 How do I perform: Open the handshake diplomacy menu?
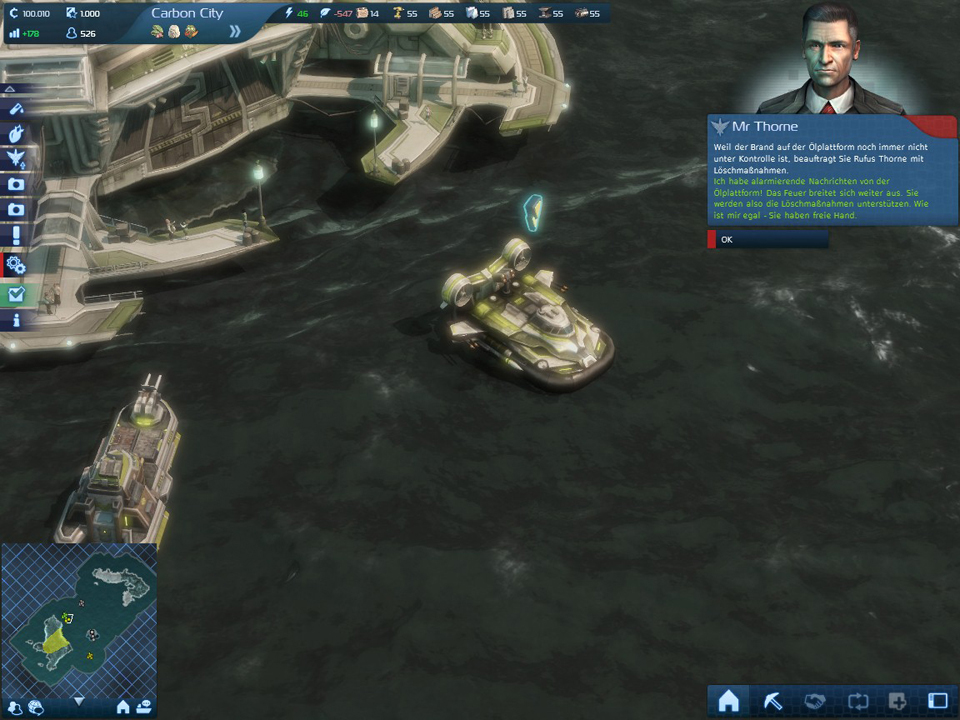(813, 701)
